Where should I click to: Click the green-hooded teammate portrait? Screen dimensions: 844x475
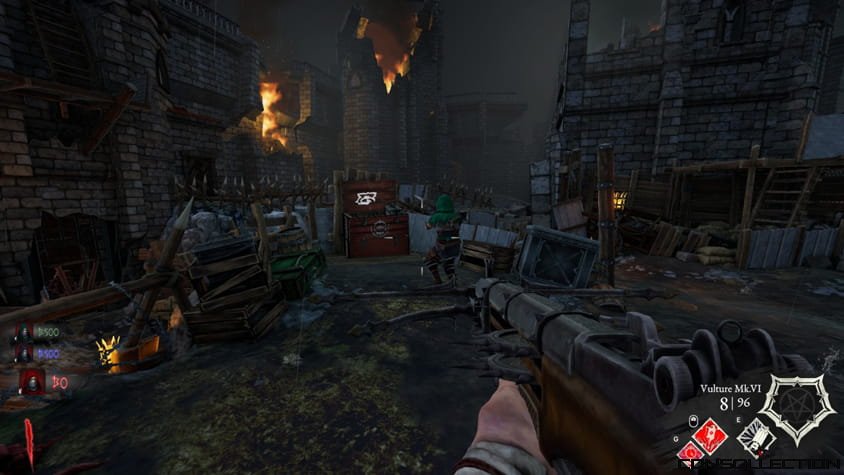tap(24, 333)
